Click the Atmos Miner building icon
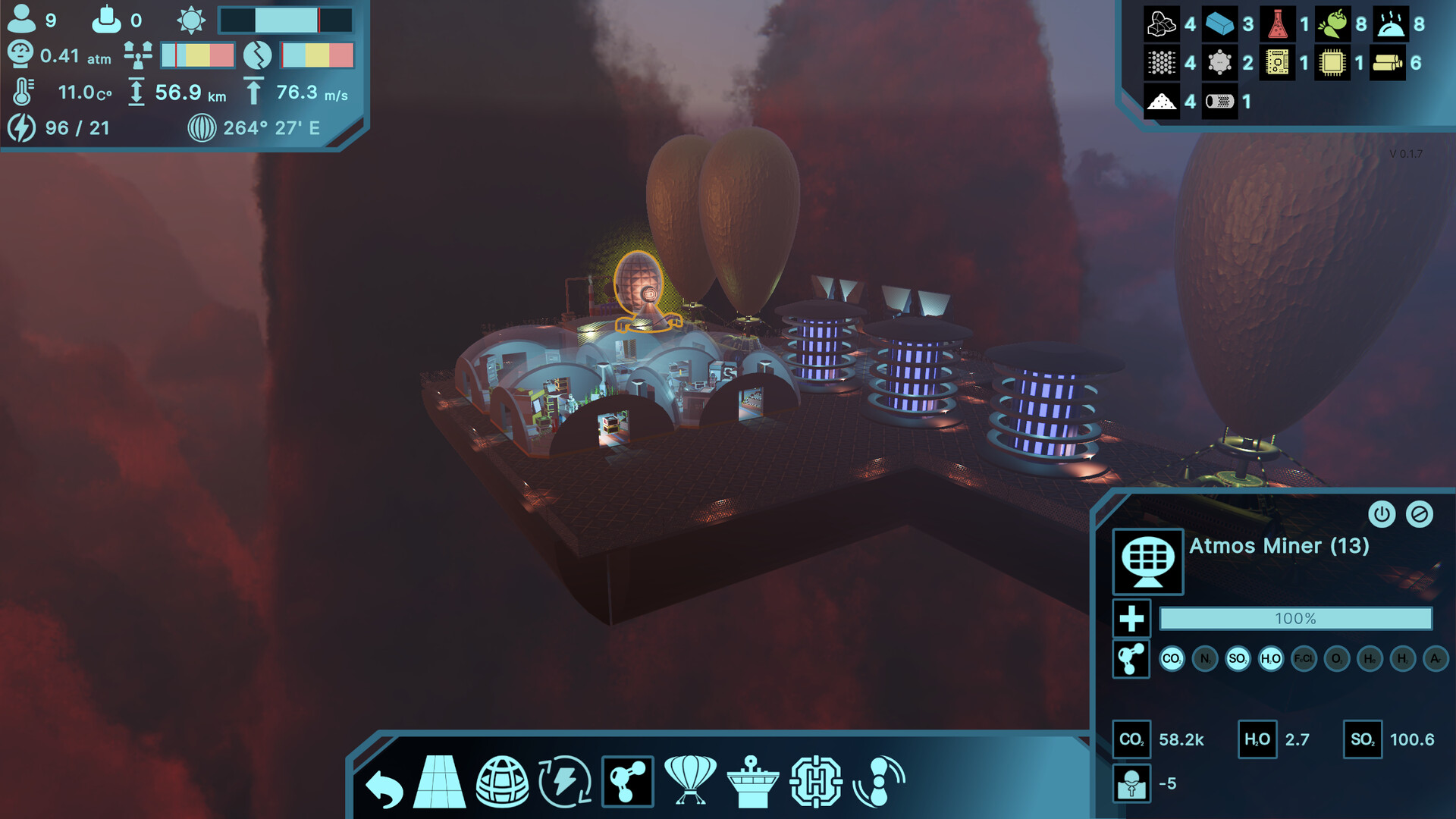This screenshot has height=819, width=1456. coord(1148,561)
